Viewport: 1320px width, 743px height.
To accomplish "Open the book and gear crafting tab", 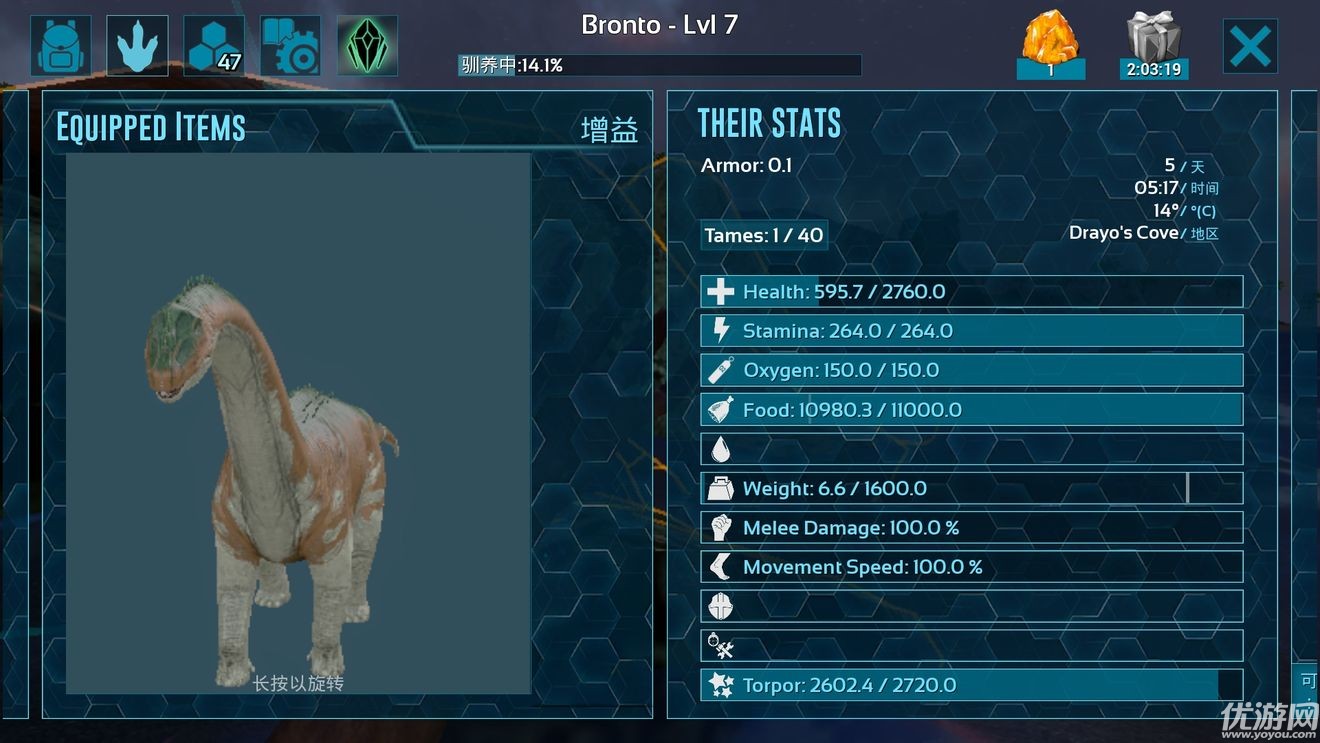I will pos(290,46).
